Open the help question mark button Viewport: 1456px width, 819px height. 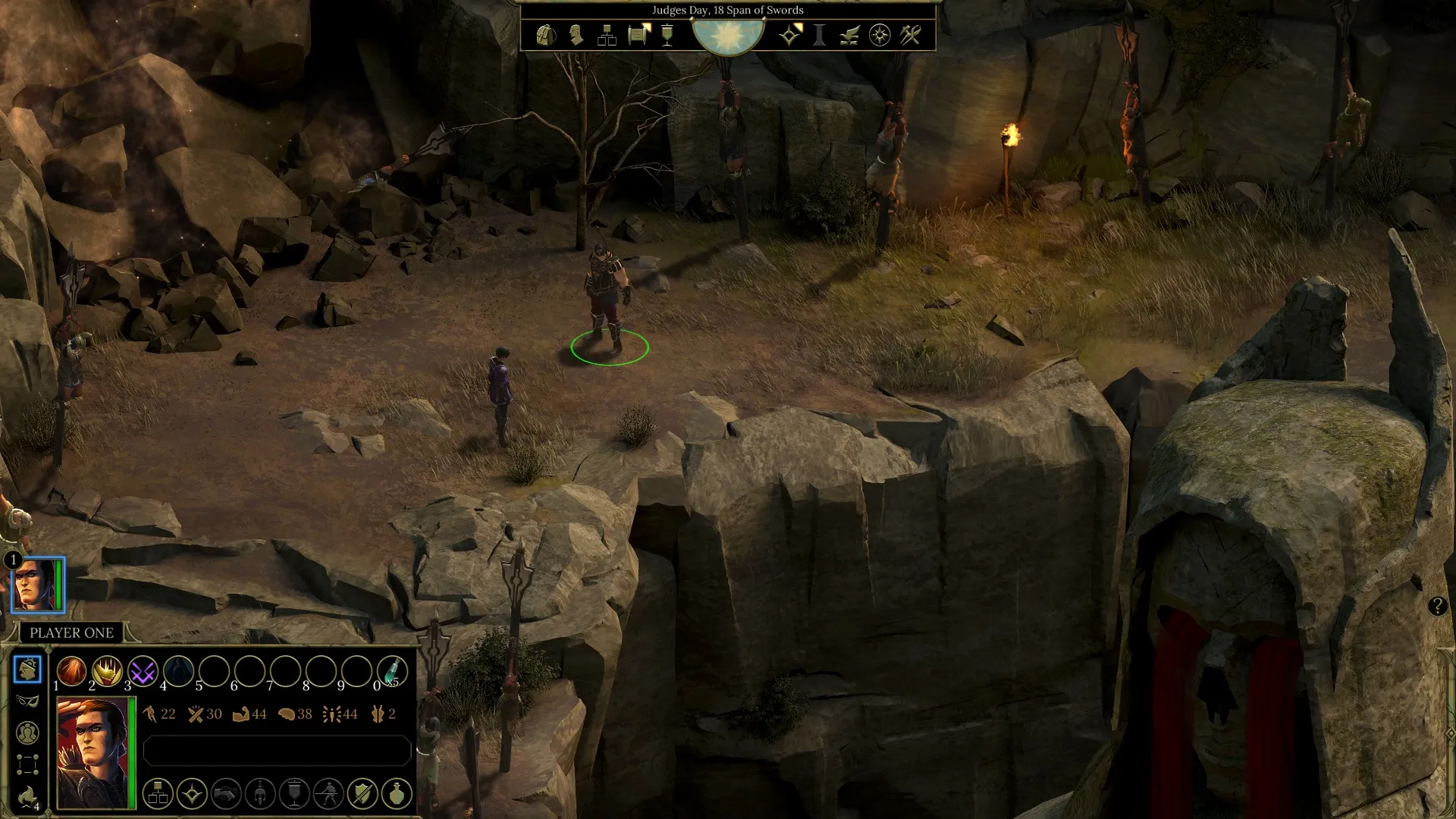1437,606
